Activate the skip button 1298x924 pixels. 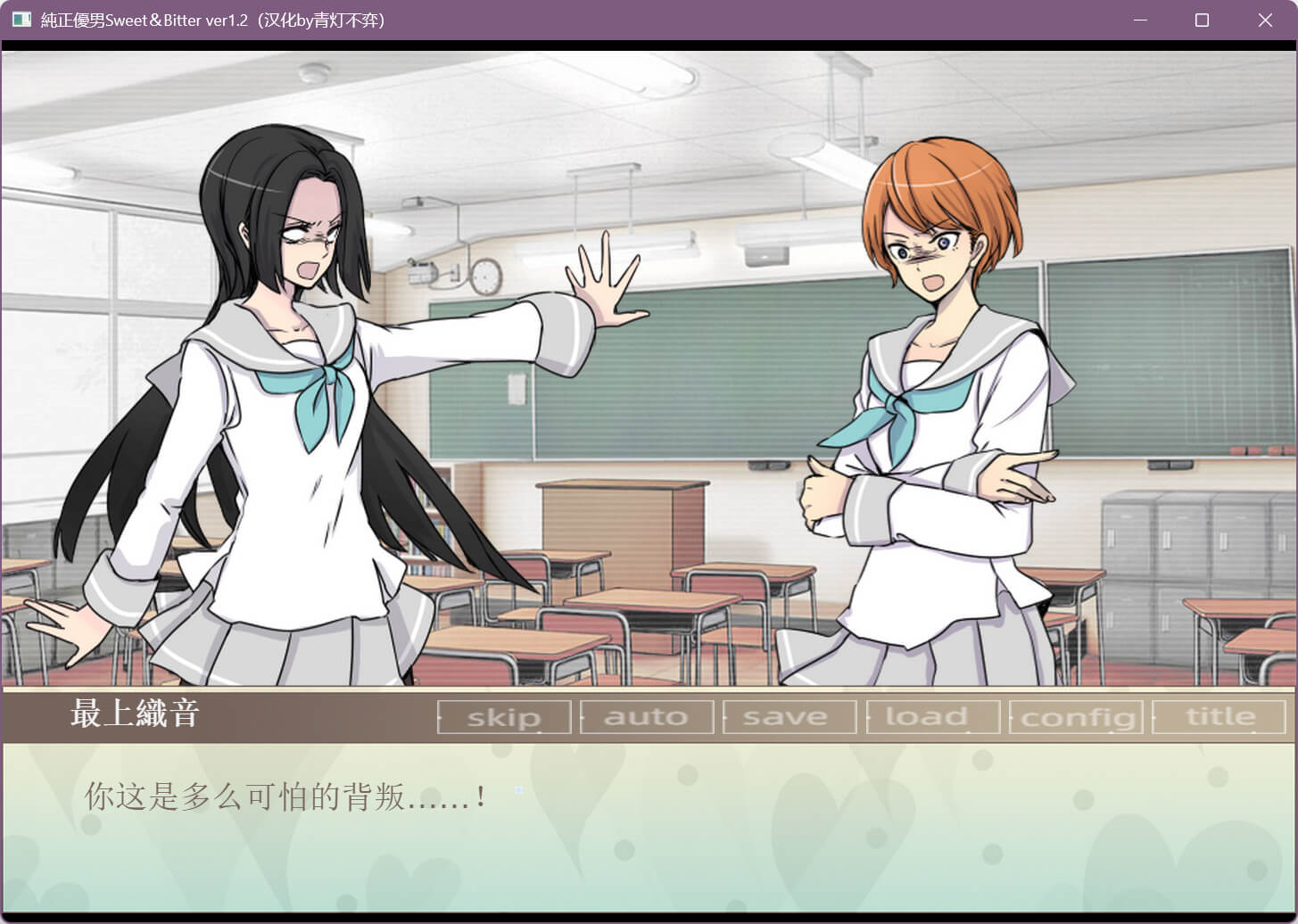tap(504, 717)
